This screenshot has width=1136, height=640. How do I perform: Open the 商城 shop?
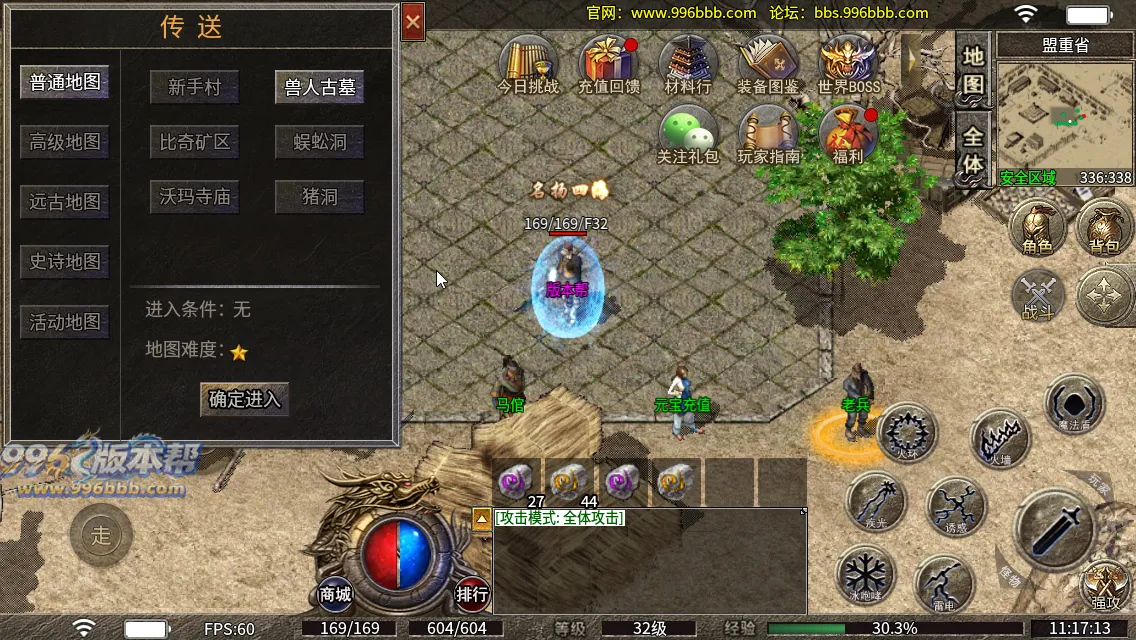(336, 593)
